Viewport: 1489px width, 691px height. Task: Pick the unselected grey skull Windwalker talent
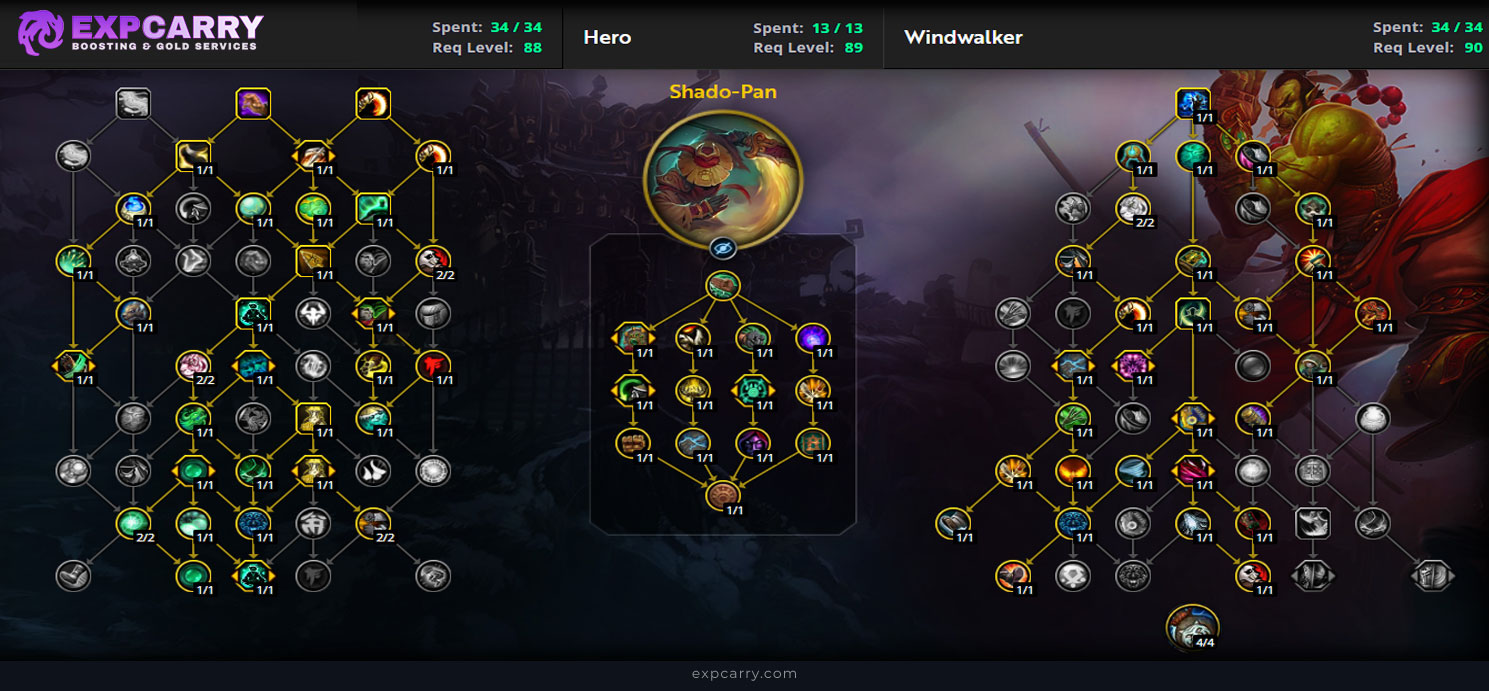pyautogui.click(x=1072, y=575)
